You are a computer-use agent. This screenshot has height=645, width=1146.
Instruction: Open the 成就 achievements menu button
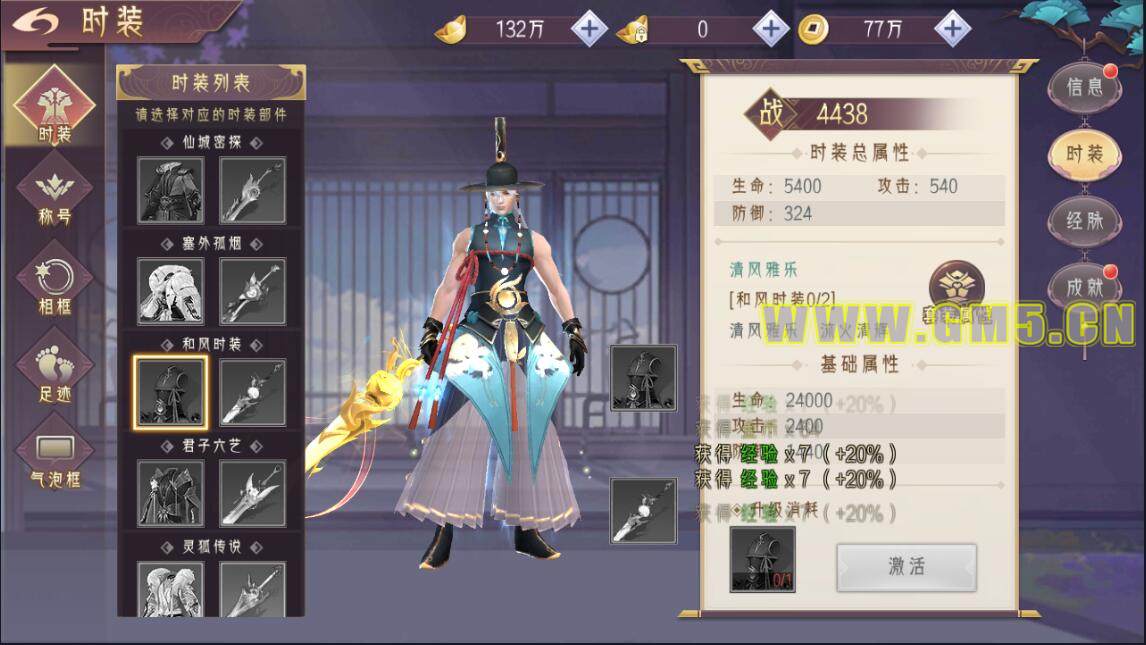click(x=1084, y=288)
